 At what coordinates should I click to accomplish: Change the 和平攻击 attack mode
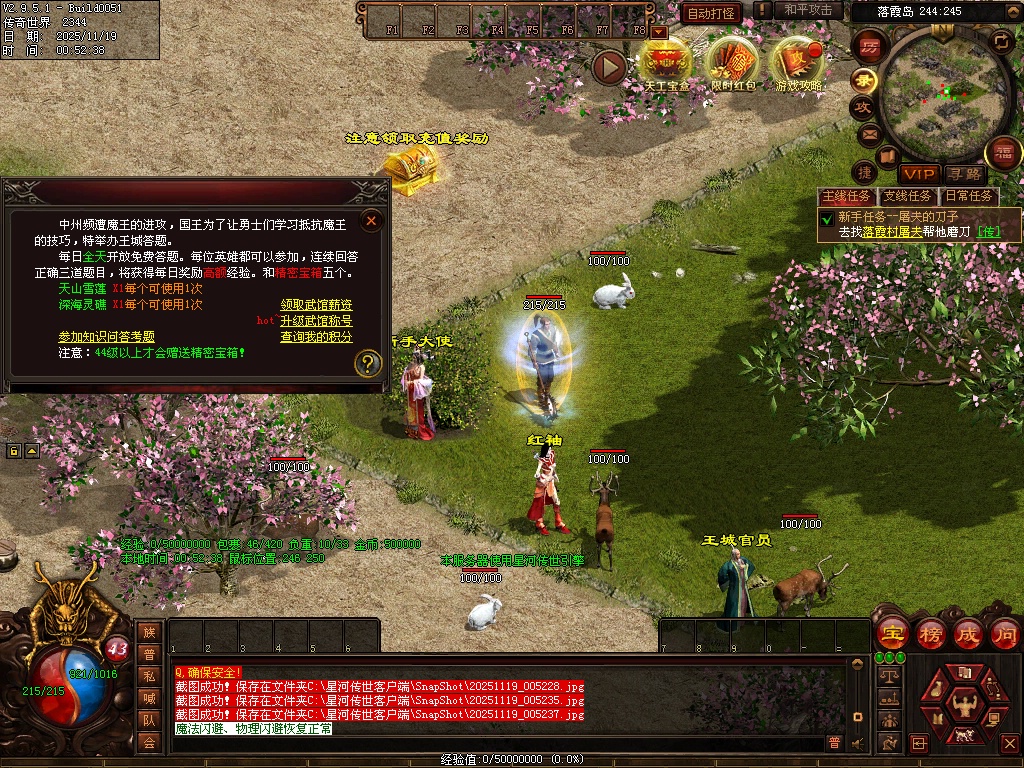pos(808,11)
